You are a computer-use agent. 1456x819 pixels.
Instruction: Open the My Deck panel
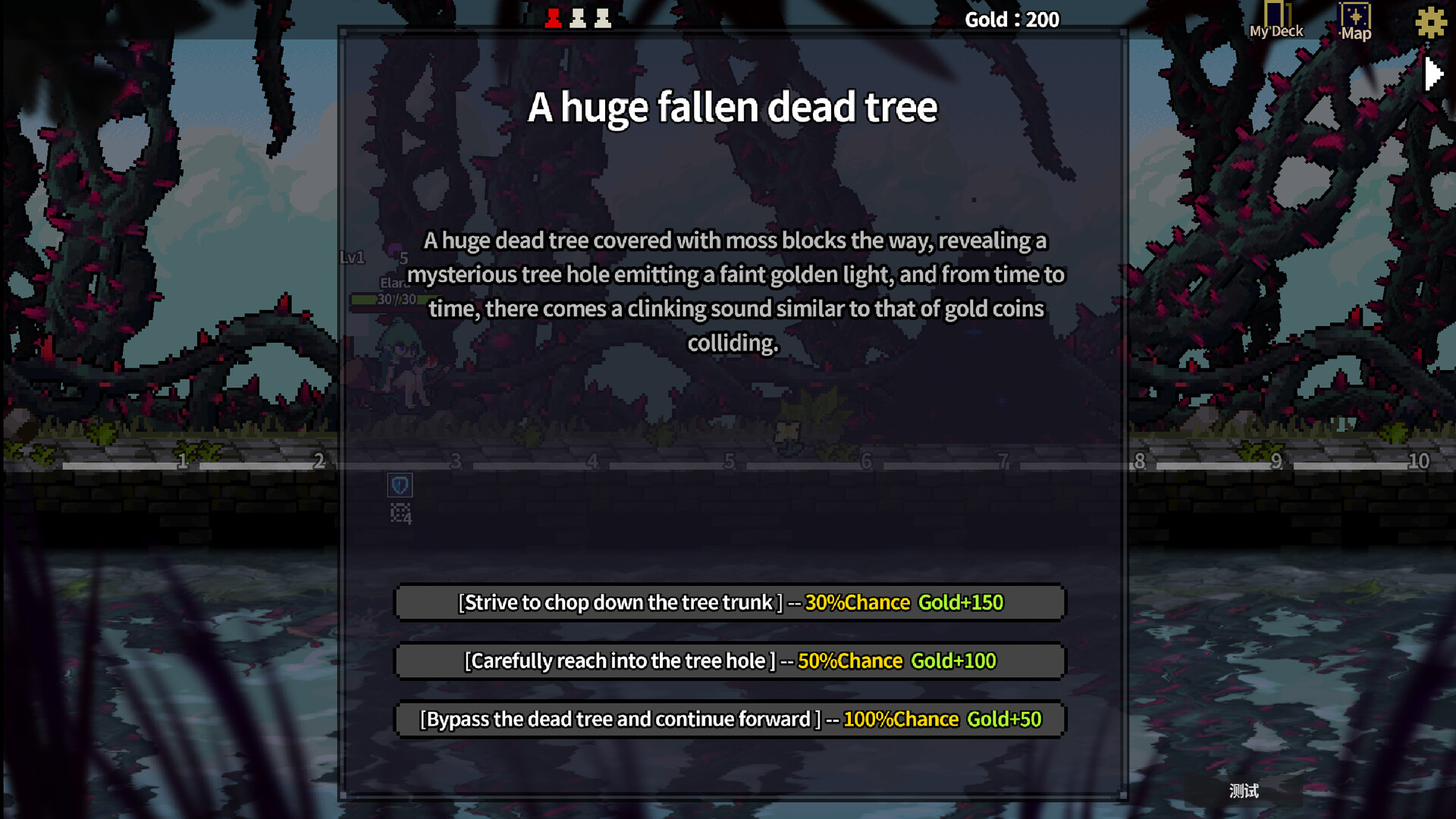[1276, 19]
